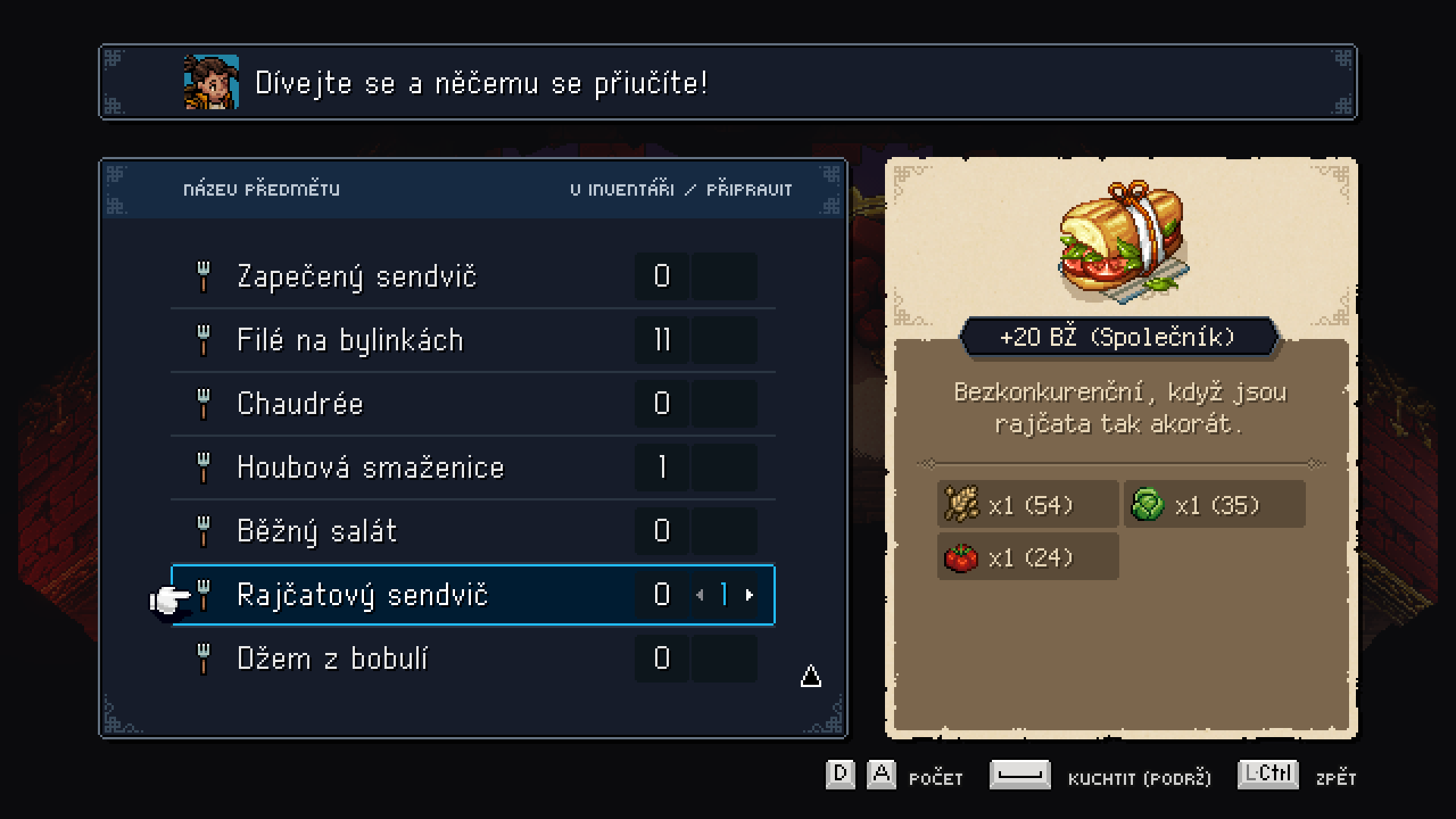Decrease Rajčatový sendvič quantity with left arrow
Viewport: 1456px width, 819px height.
[700, 595]
